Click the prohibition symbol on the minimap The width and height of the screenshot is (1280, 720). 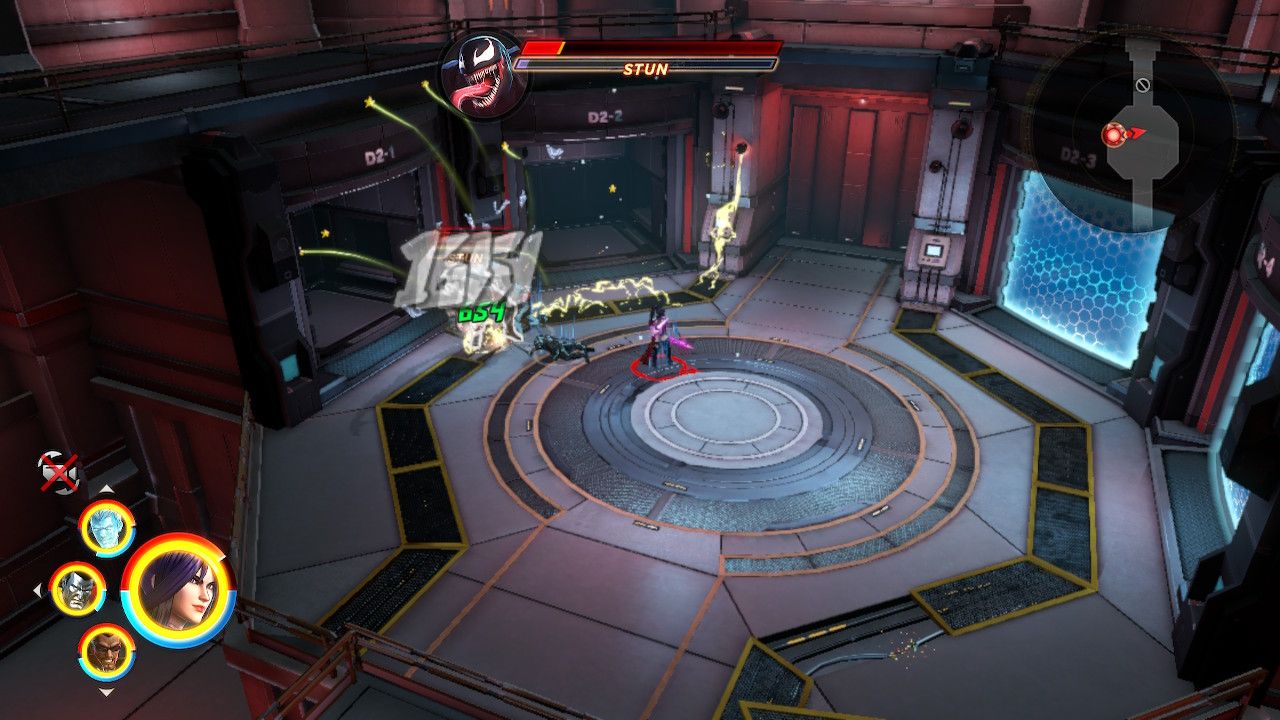[x=1143, y=85]
